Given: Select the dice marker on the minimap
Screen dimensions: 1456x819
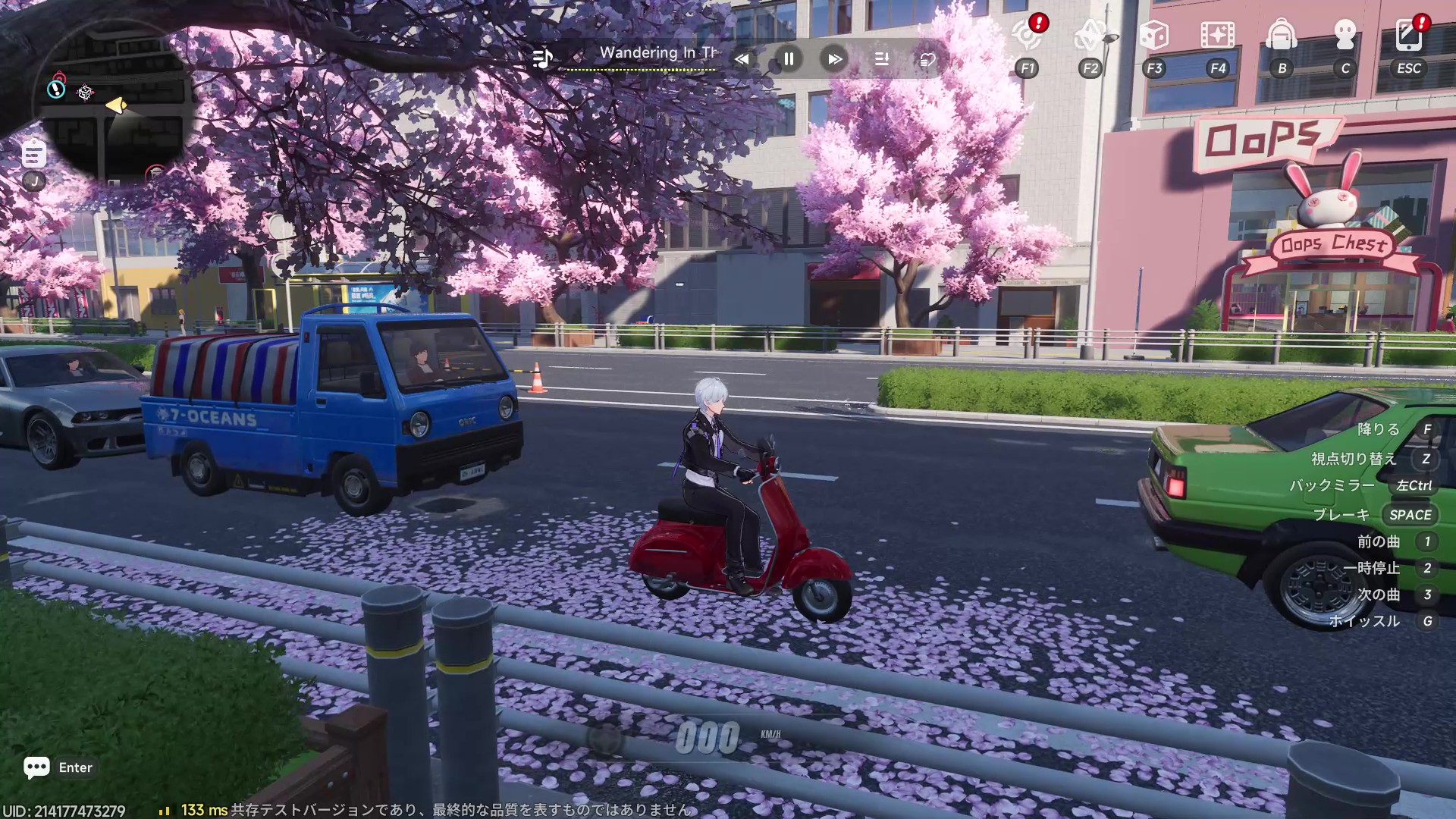Looking at the screenshot, I should coord(85,93).
